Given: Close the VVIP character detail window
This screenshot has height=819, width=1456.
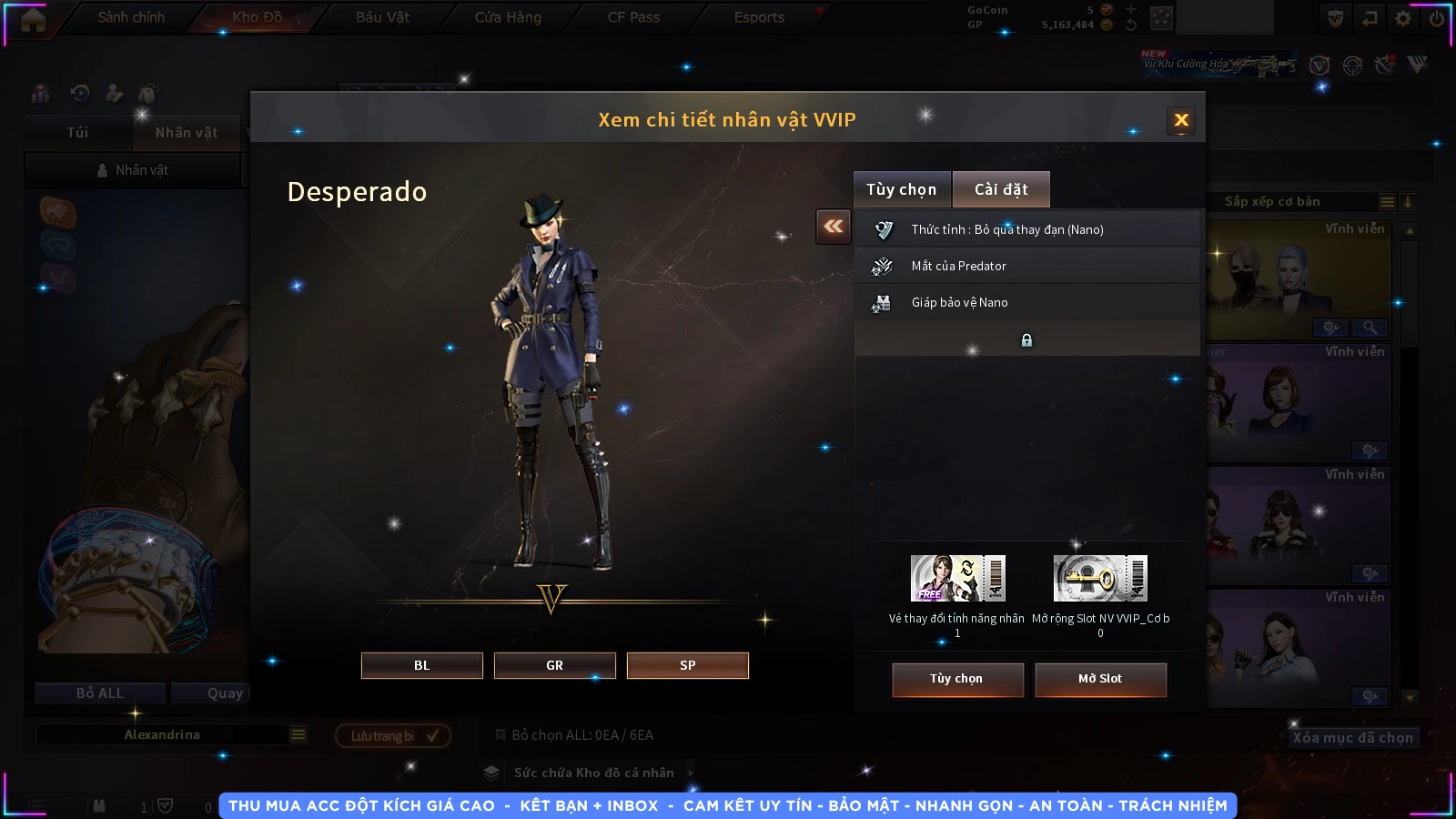Looking at the screenshot, I should tap(1181, 120).
